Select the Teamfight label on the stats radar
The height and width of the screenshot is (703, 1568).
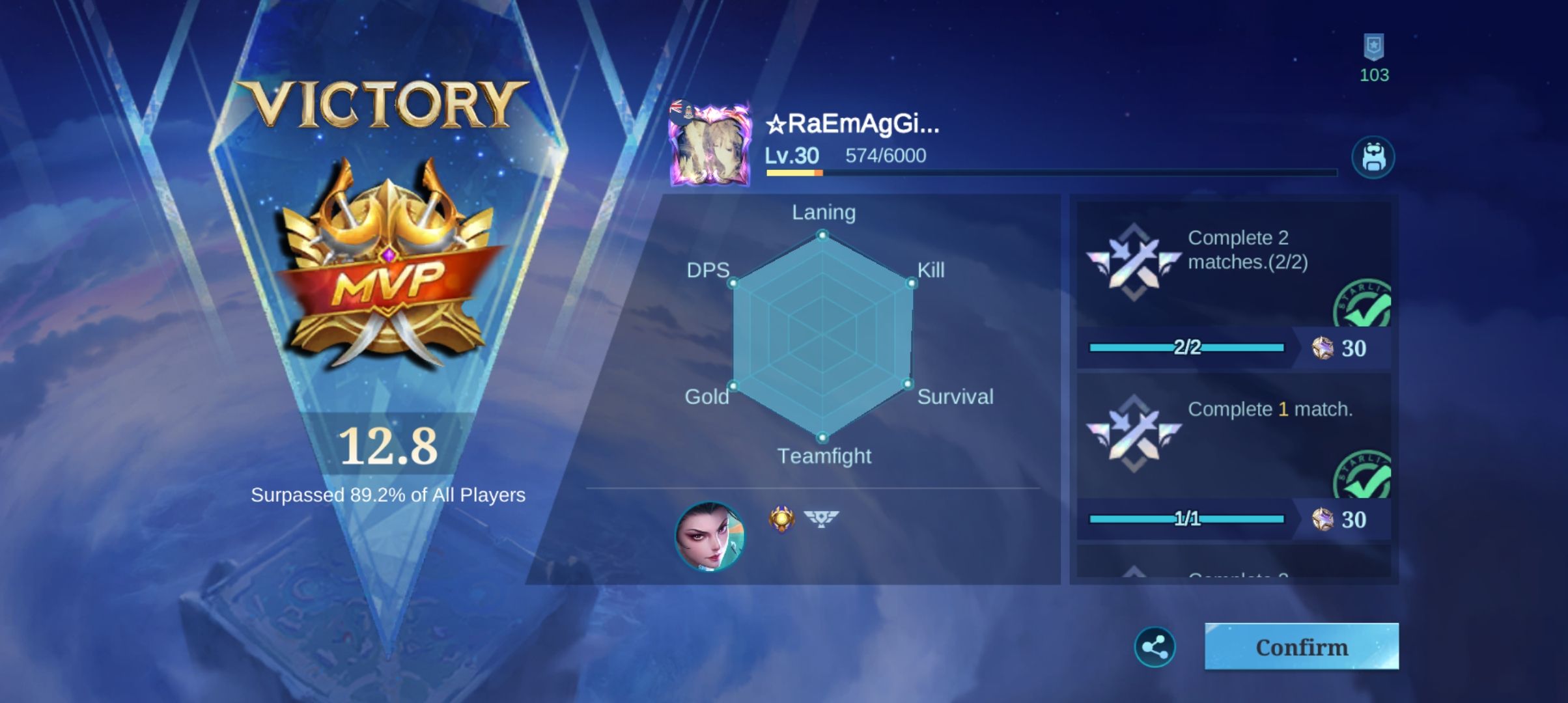pos(824,456)
